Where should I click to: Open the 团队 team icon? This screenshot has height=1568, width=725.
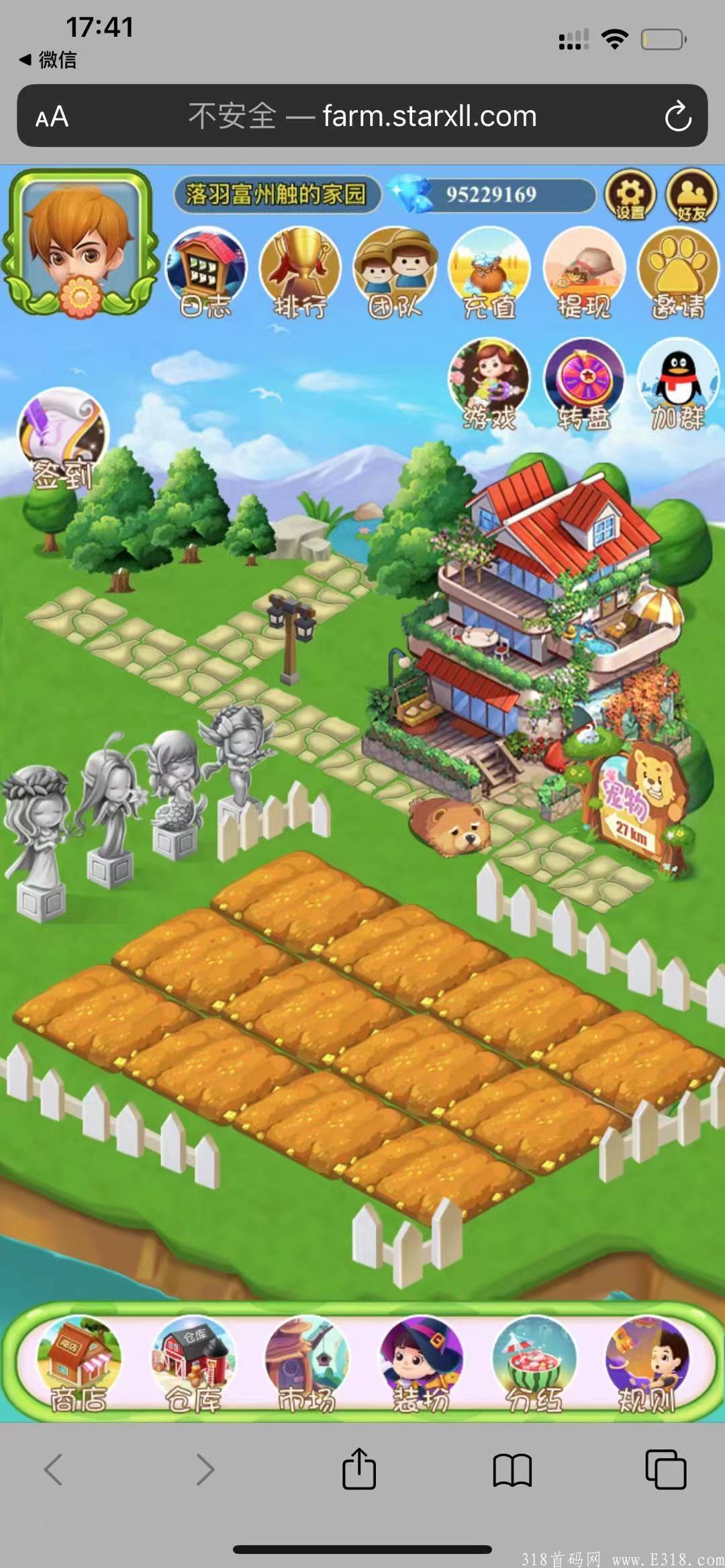pyautogui.click(x=395, y=272)
